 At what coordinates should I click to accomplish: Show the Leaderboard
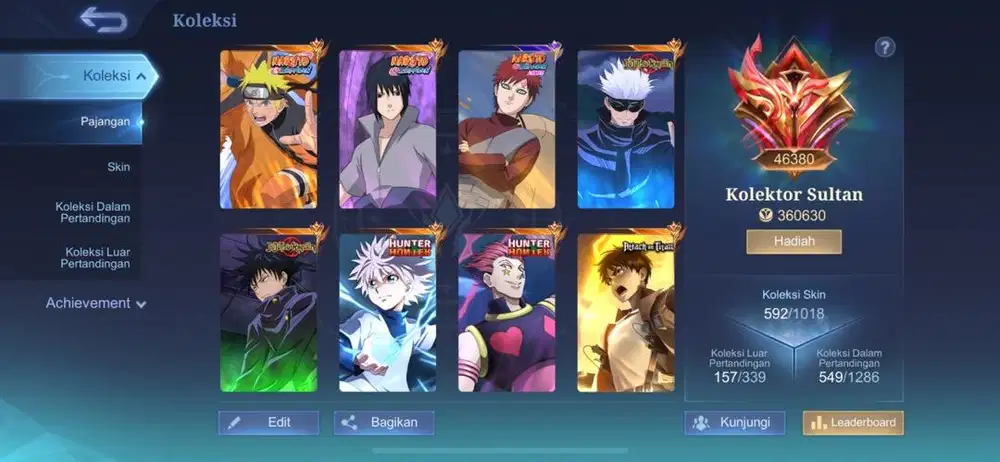(853, 423)
